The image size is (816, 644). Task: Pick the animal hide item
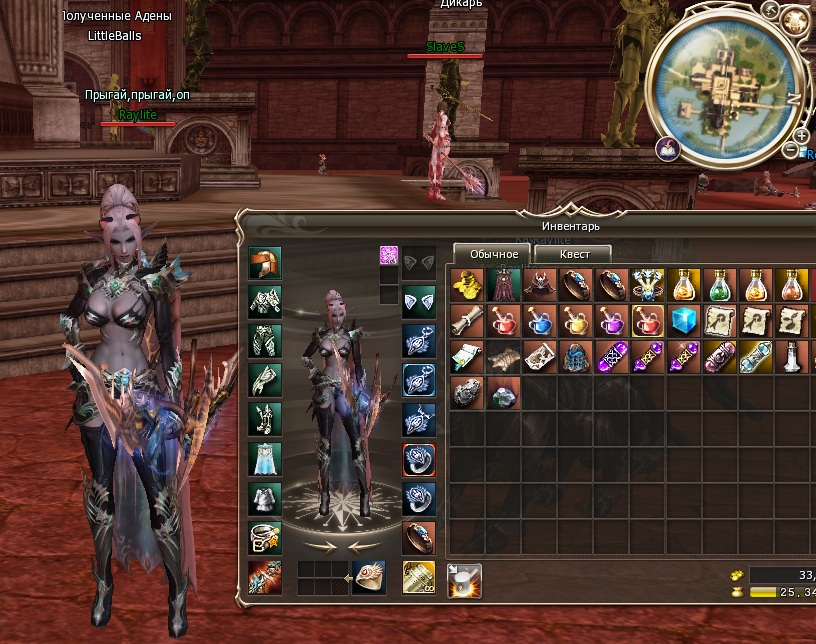point(503,357)
